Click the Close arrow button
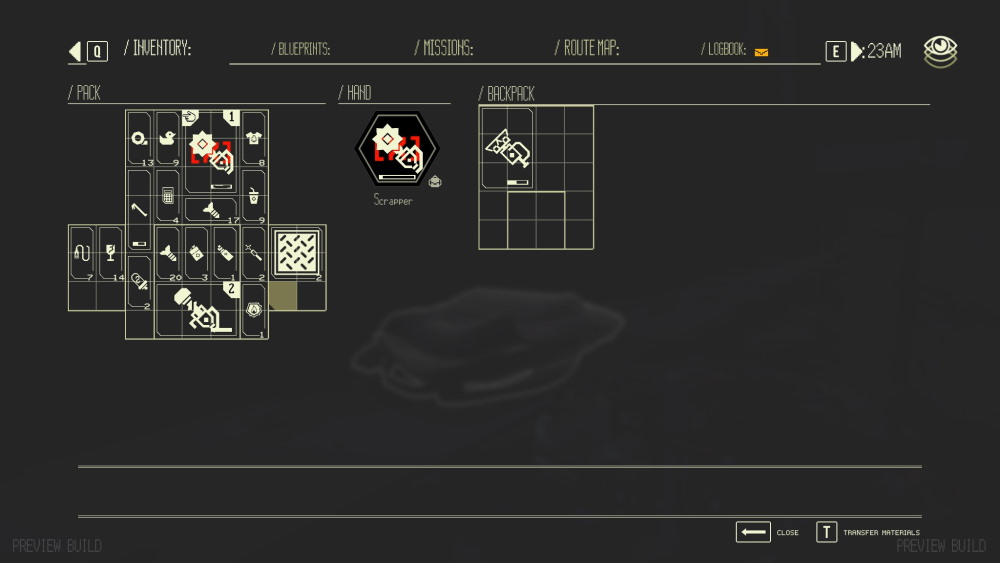 click(753, 532)
